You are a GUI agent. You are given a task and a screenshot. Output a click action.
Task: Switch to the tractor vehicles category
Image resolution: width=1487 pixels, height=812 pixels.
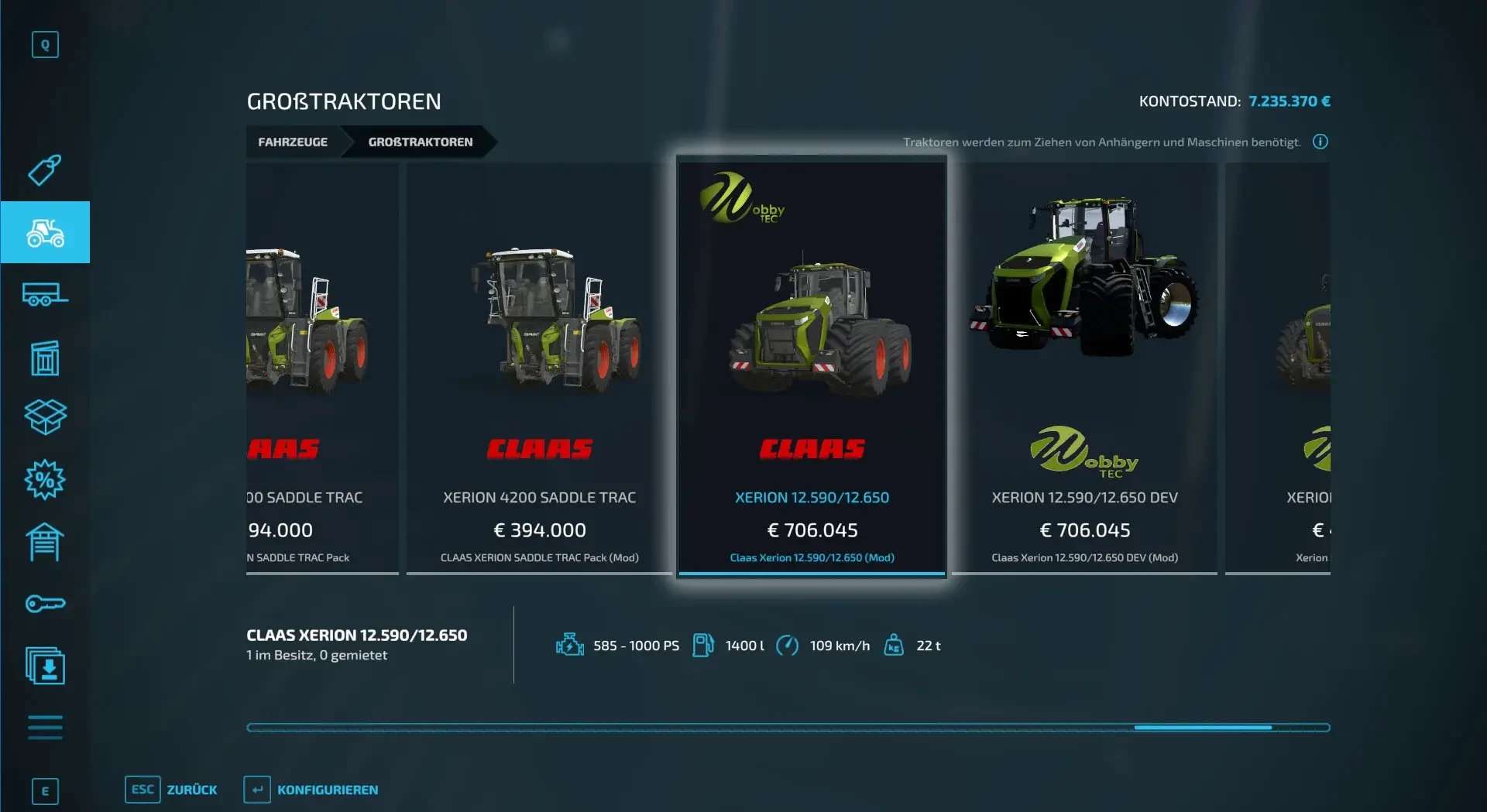click(x=45, y=232)
